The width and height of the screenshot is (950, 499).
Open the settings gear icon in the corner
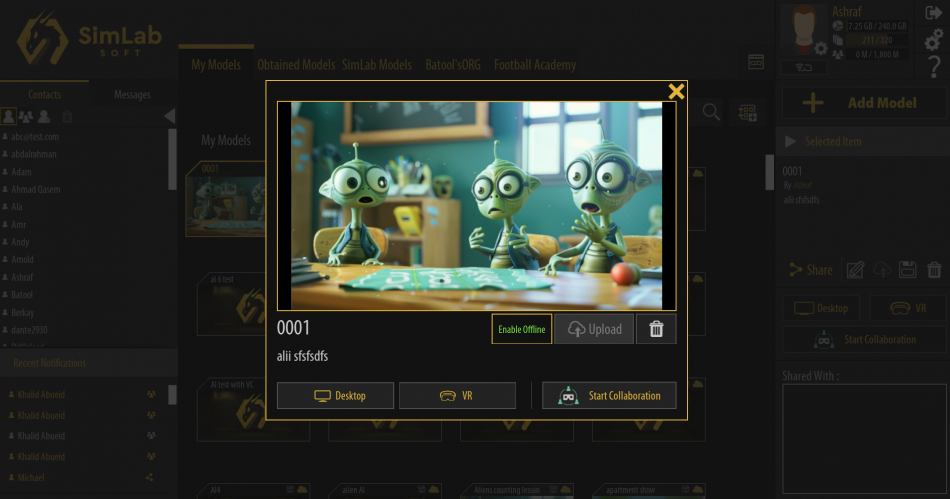tap(933, 41)
